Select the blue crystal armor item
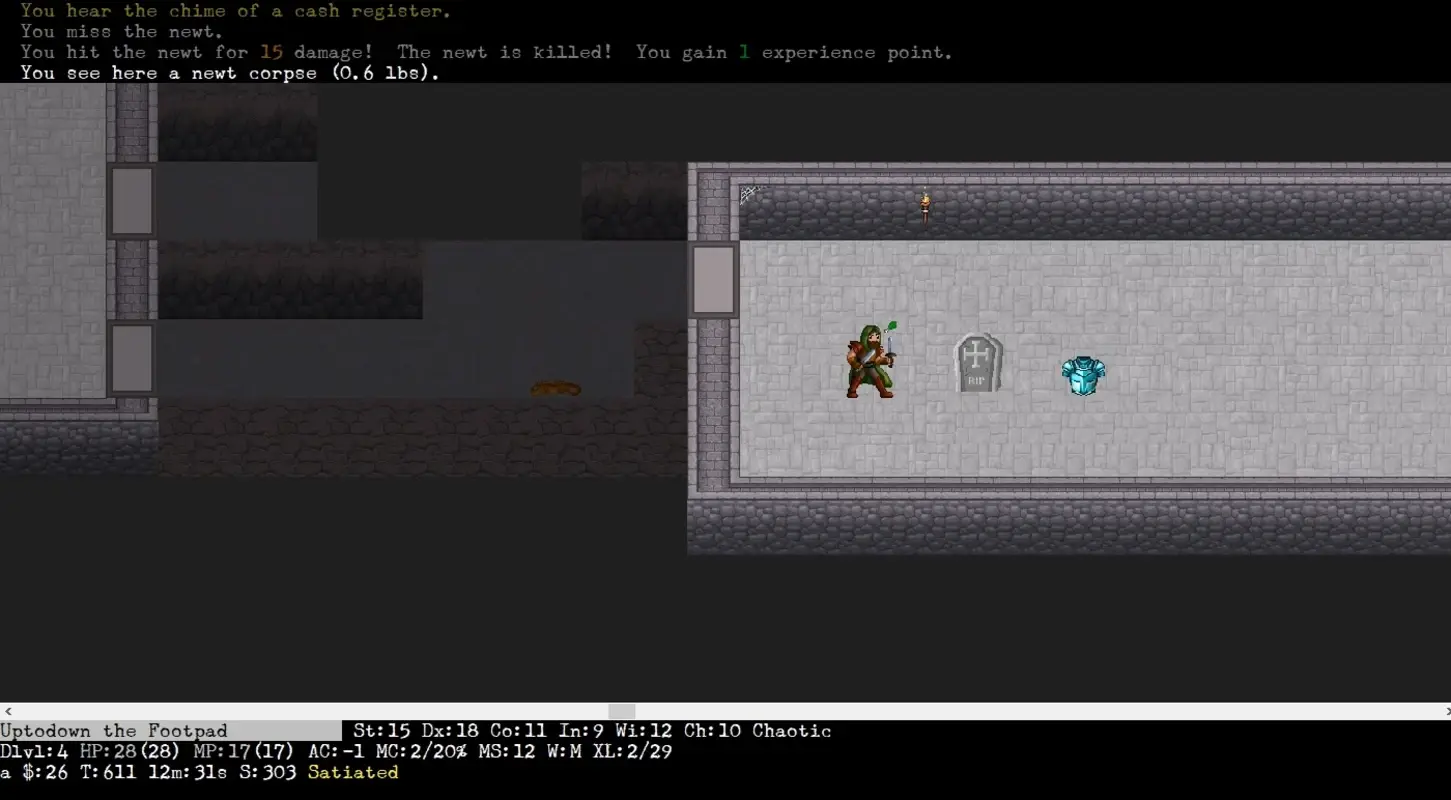 coord(1083,376)
